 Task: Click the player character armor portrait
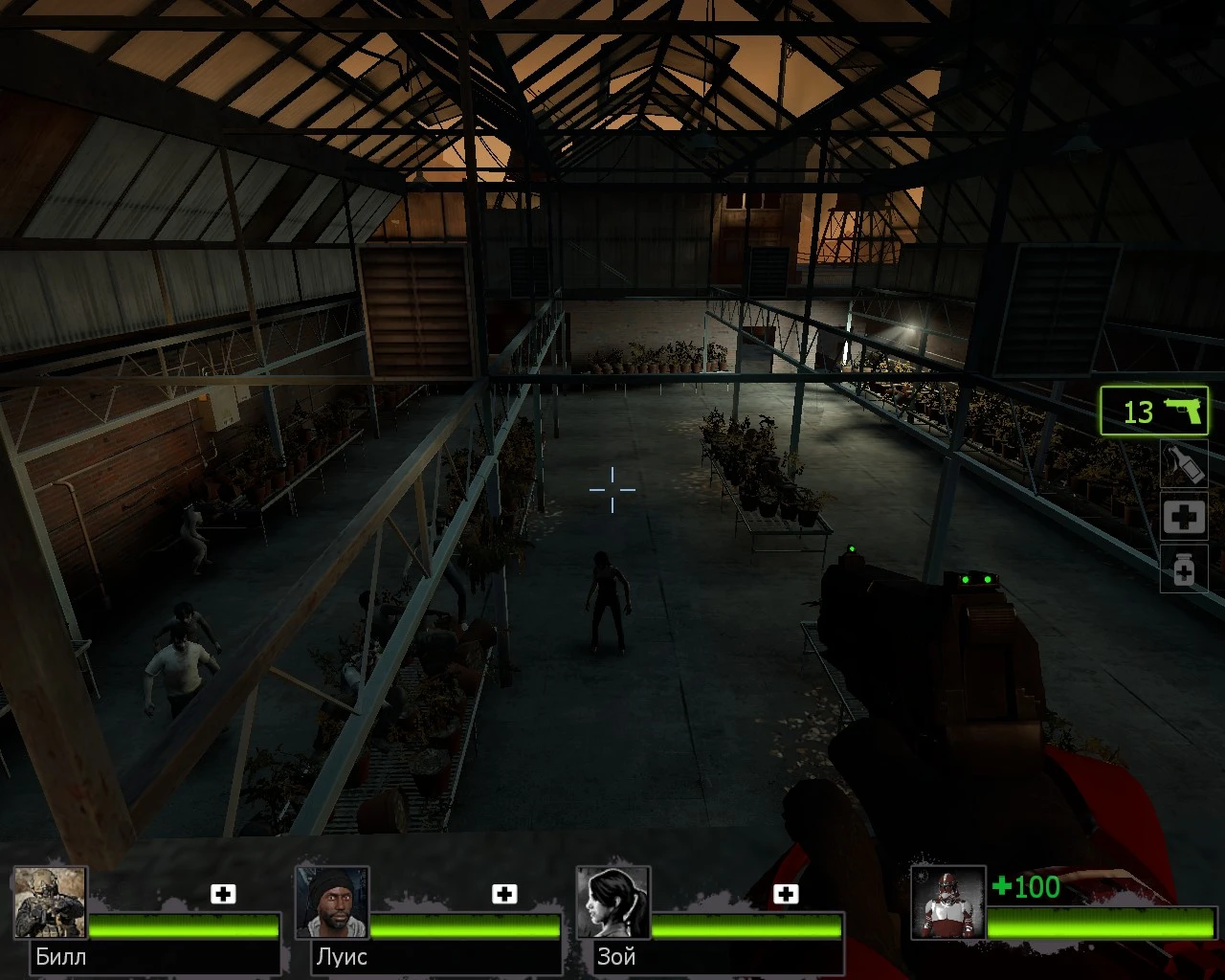949,901
